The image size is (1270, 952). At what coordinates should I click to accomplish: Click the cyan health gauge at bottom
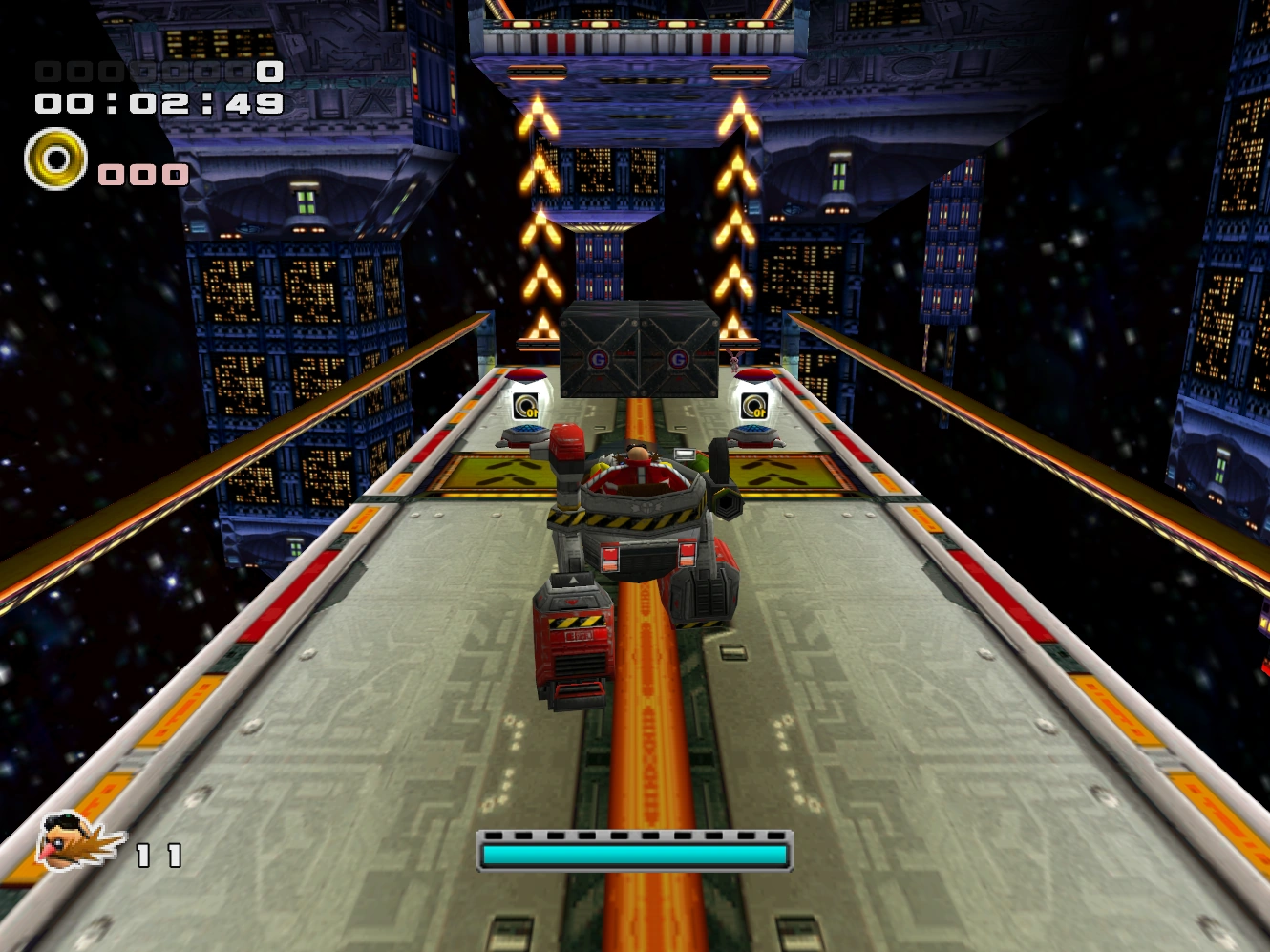[633, 856]
